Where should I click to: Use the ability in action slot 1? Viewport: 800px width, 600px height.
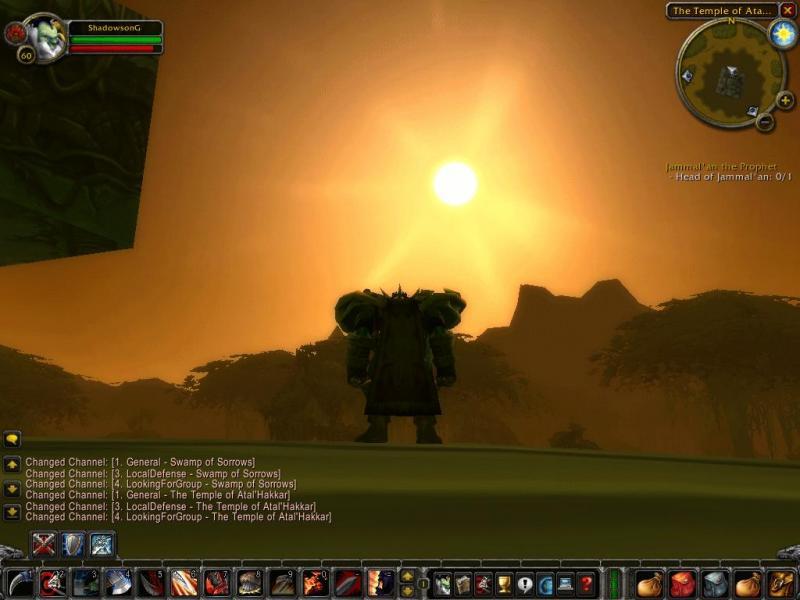coord(20,583)
